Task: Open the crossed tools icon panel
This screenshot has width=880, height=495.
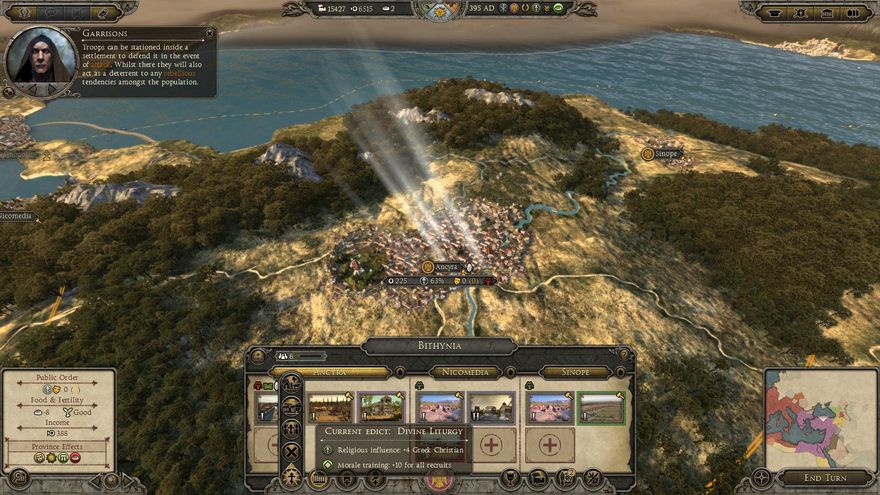Action: point(592,479)
